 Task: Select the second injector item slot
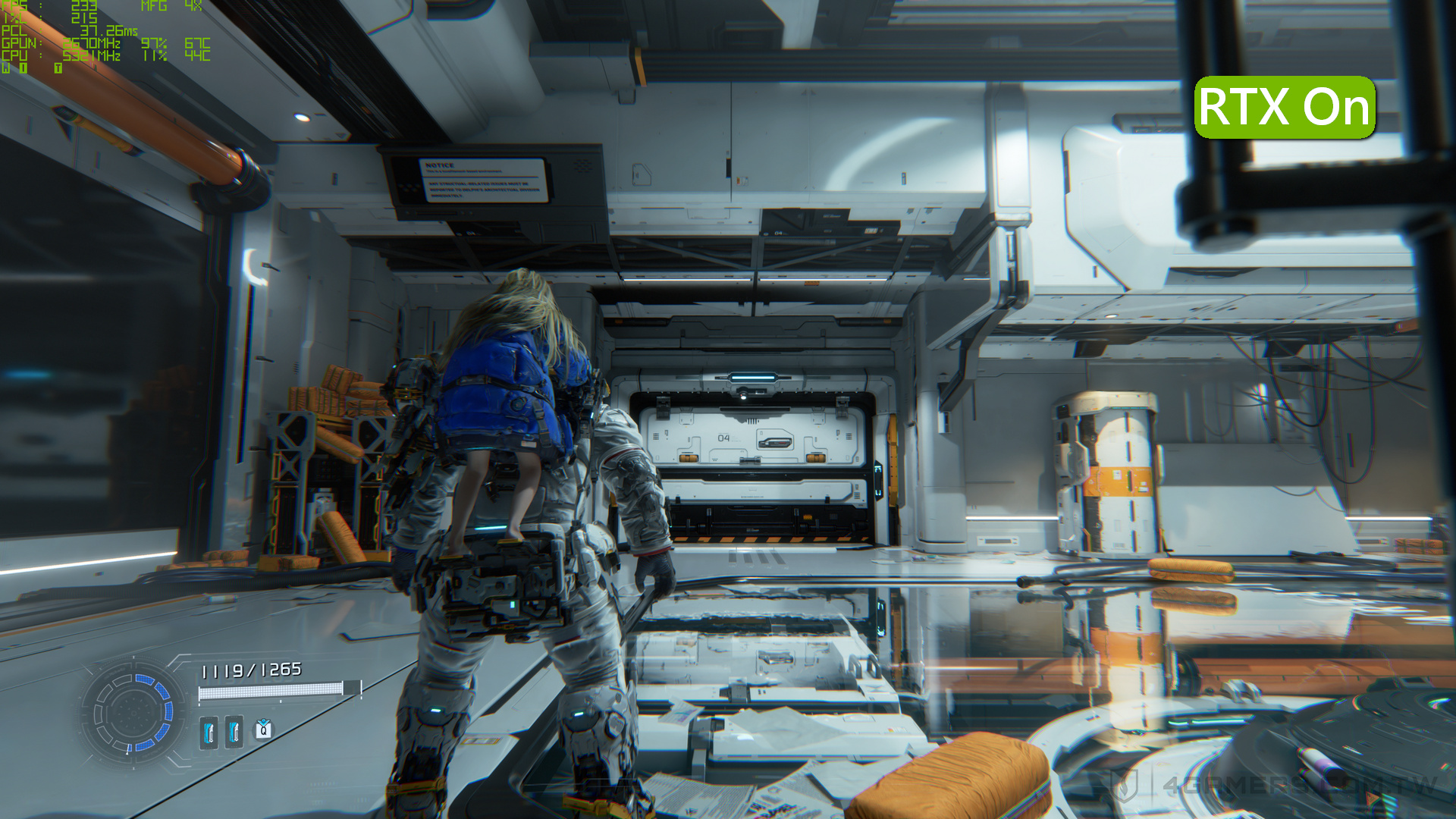[234, 732]
